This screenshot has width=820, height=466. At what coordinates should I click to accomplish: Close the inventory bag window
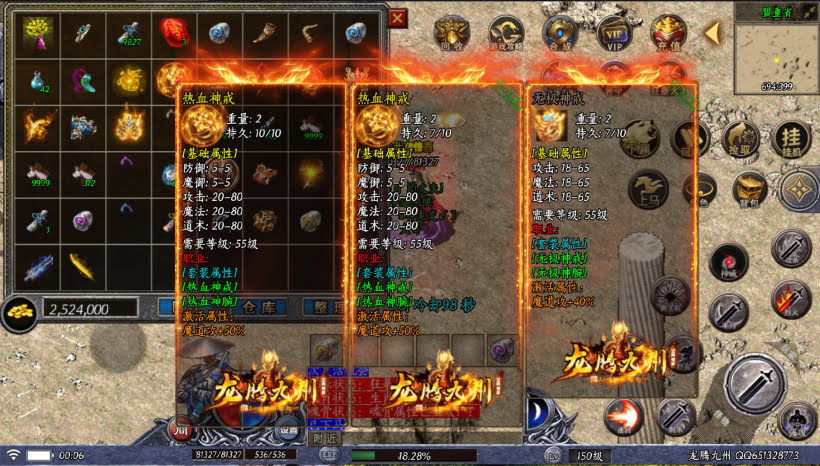(398, 18)
